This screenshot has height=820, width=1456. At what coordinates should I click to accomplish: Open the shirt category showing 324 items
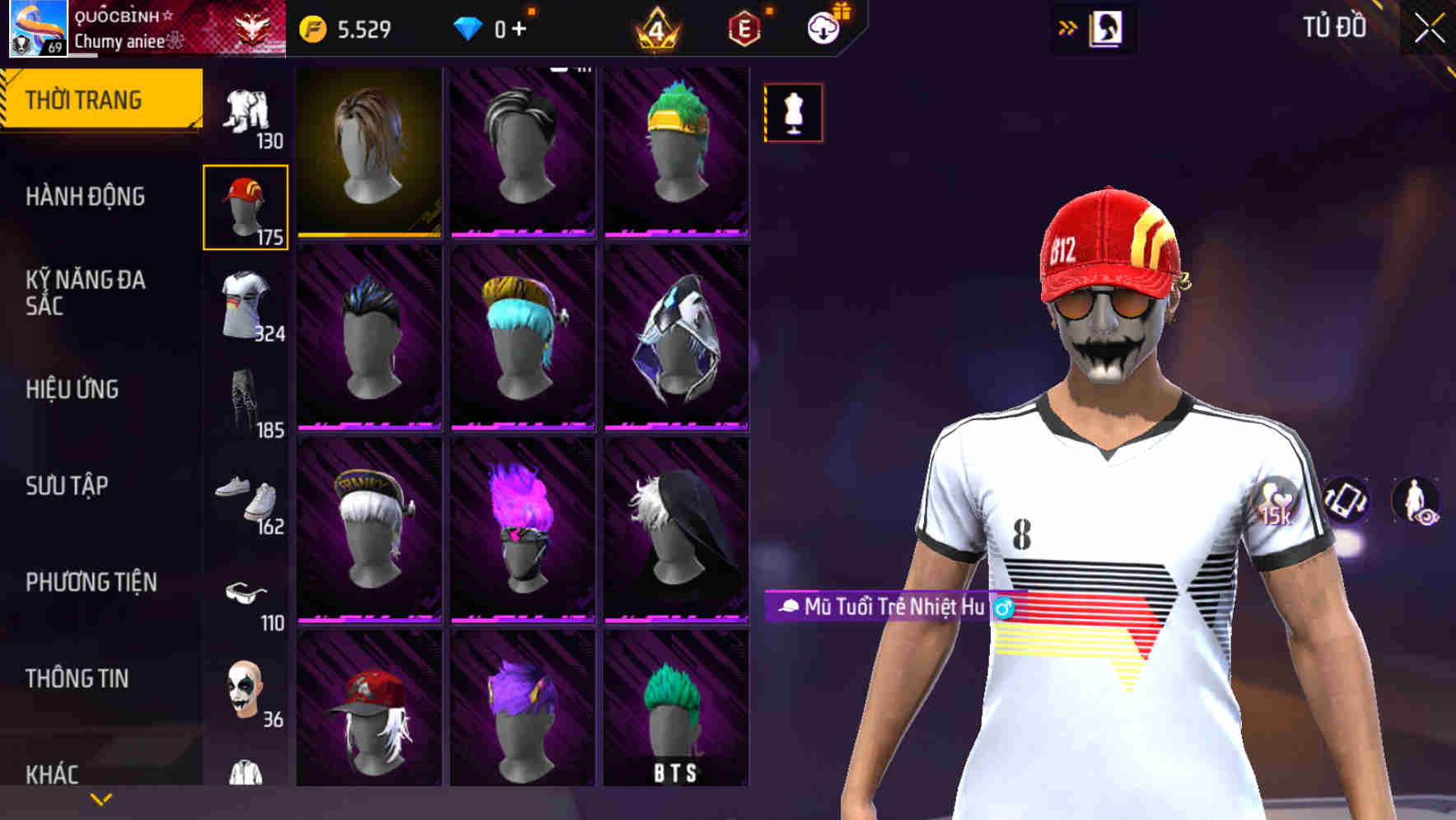pyautogui.click(x=246, y=305)
